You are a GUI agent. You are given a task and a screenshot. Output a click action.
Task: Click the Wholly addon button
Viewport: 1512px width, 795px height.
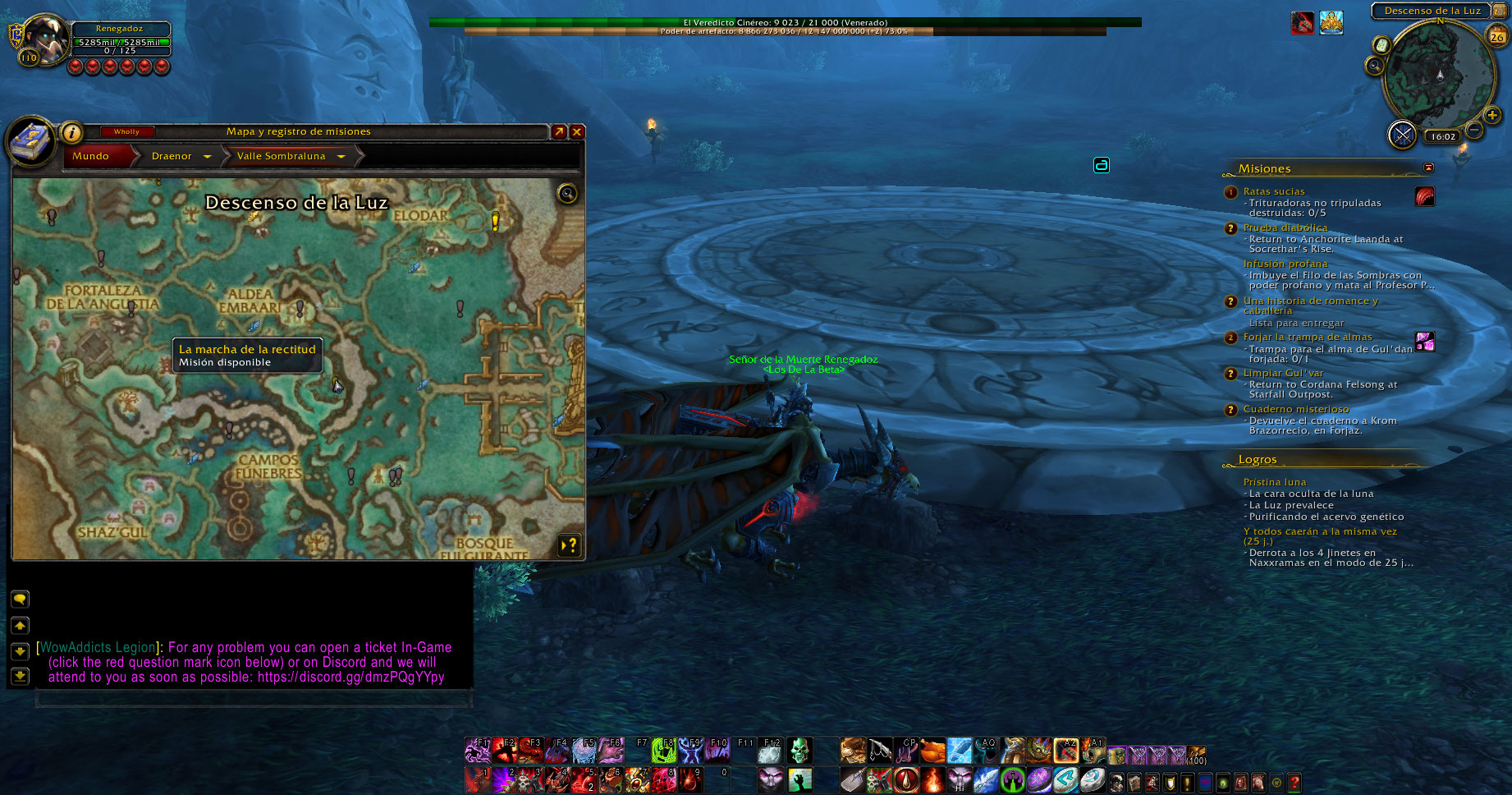point(126,131)
